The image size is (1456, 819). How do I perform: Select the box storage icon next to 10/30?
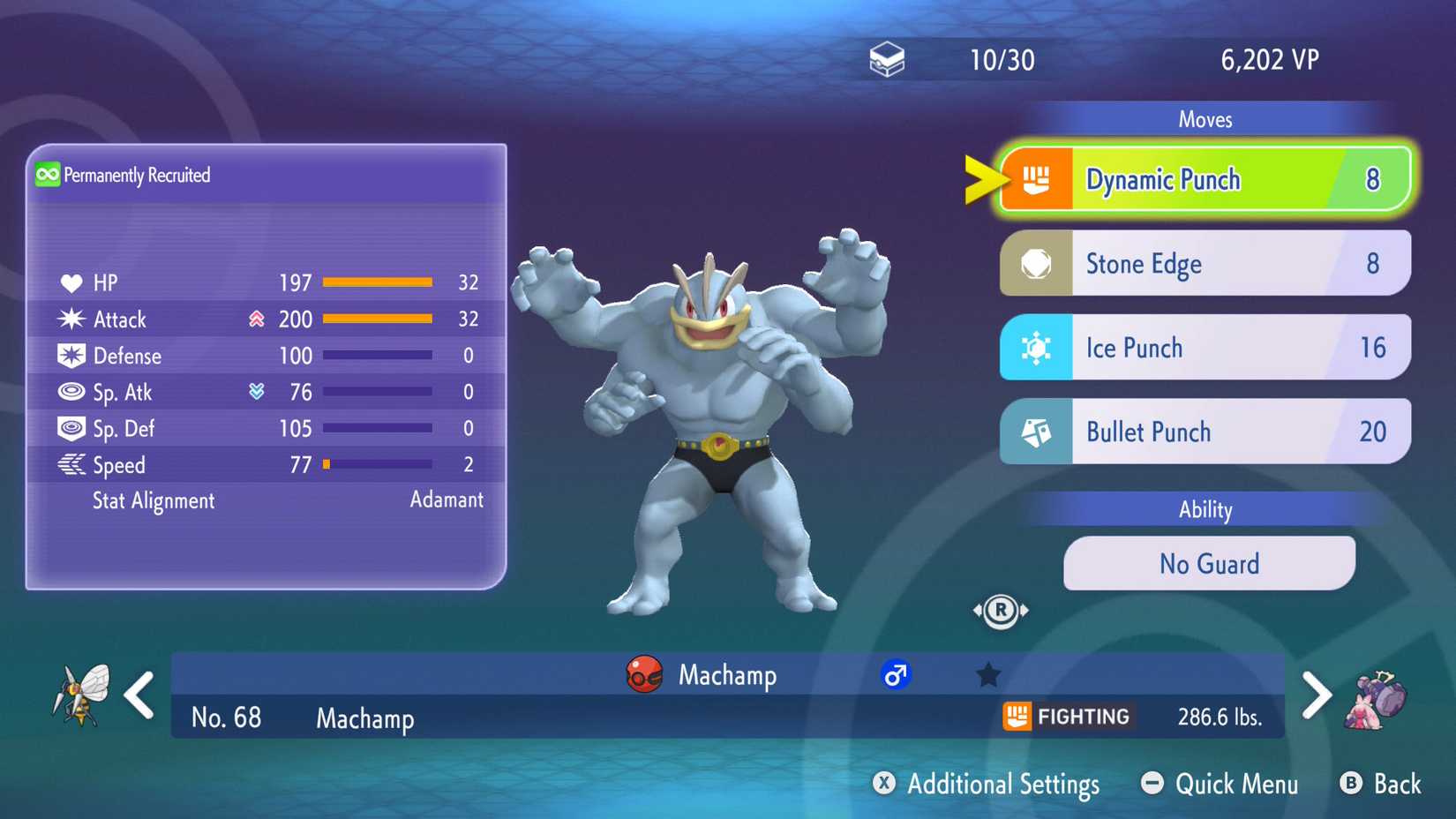pos(887,57)
